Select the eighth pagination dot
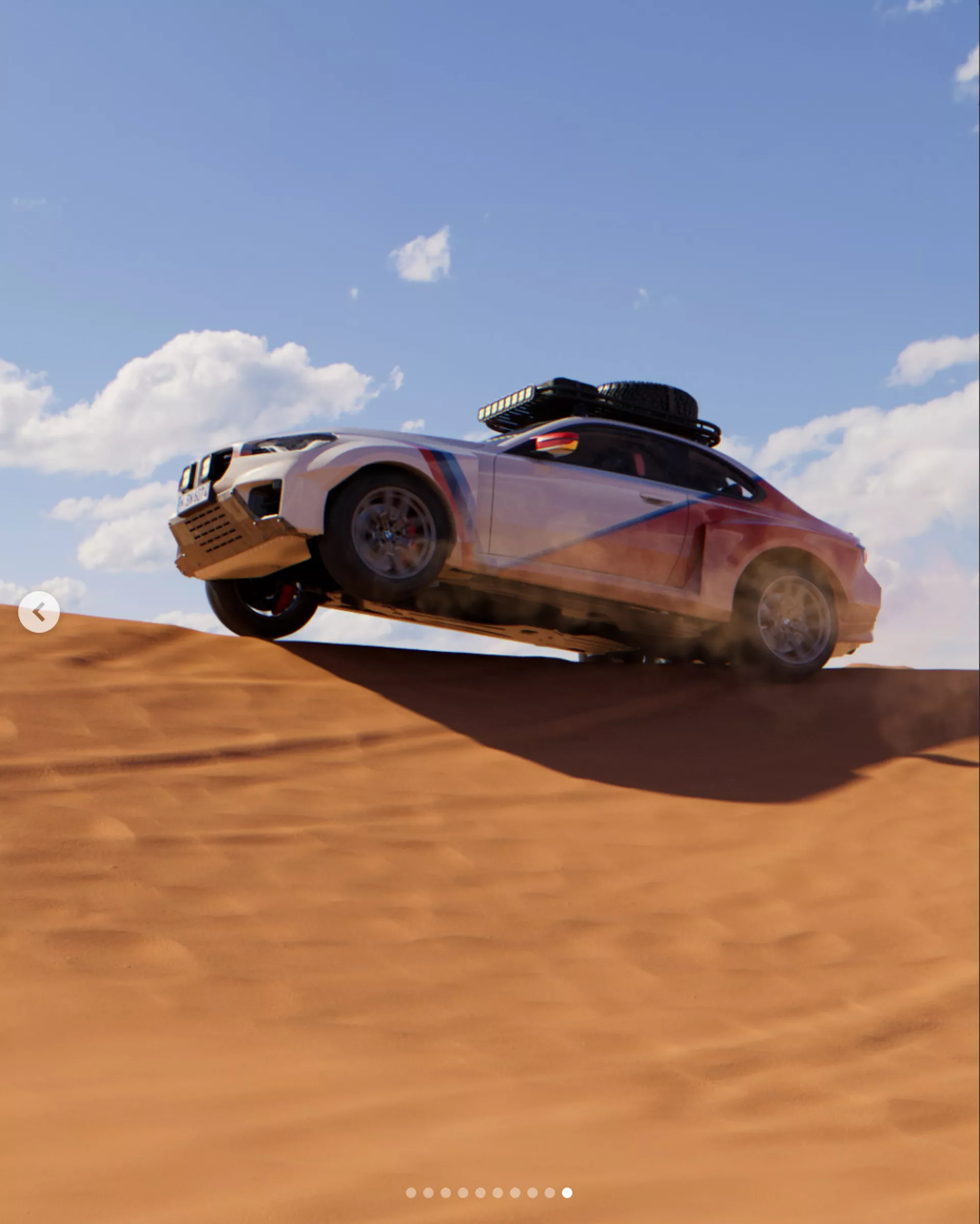The width and height of the screenshot is (980, 1224). [x=532, y=1193]
